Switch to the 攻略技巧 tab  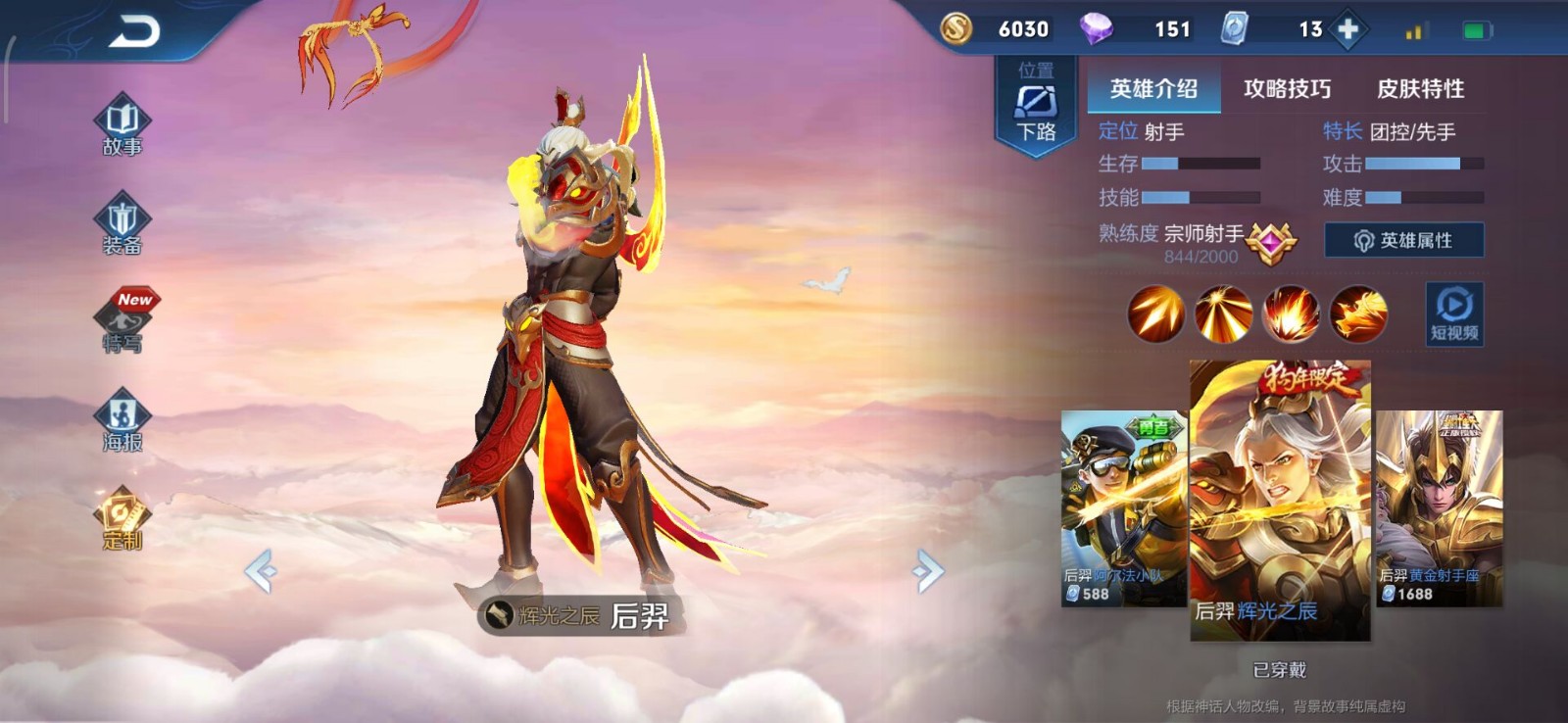[1287, 89]
